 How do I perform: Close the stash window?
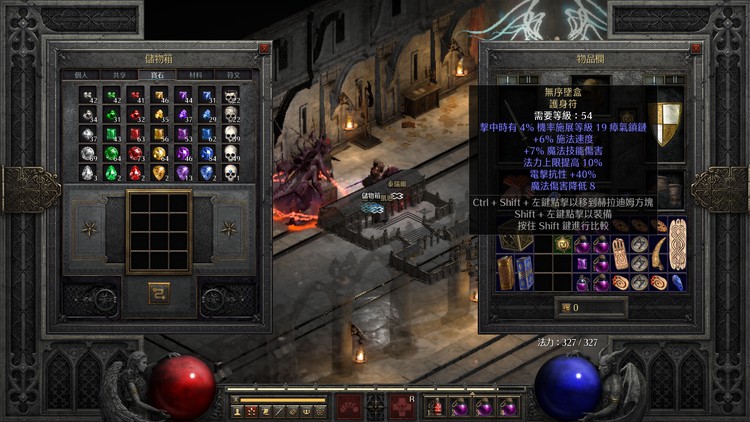pos(264,47)
